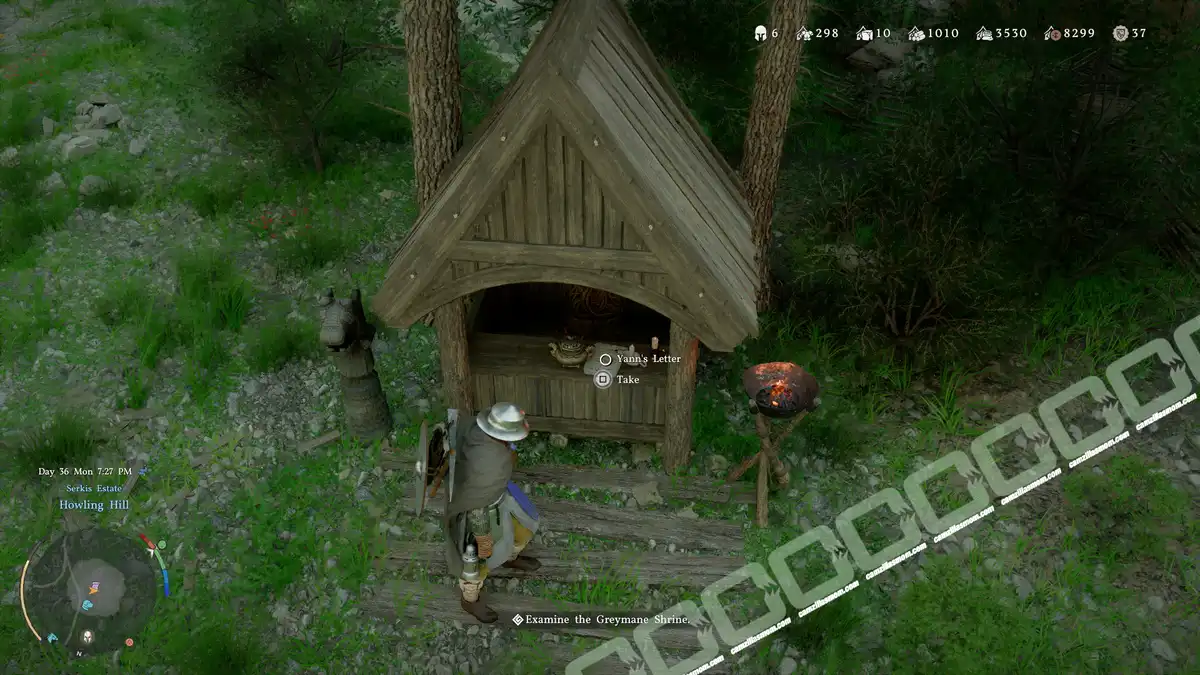The width and height of the screenshot is (1200, 675).
Task: Open the circular minimap
Action: (x=90, y=588)
